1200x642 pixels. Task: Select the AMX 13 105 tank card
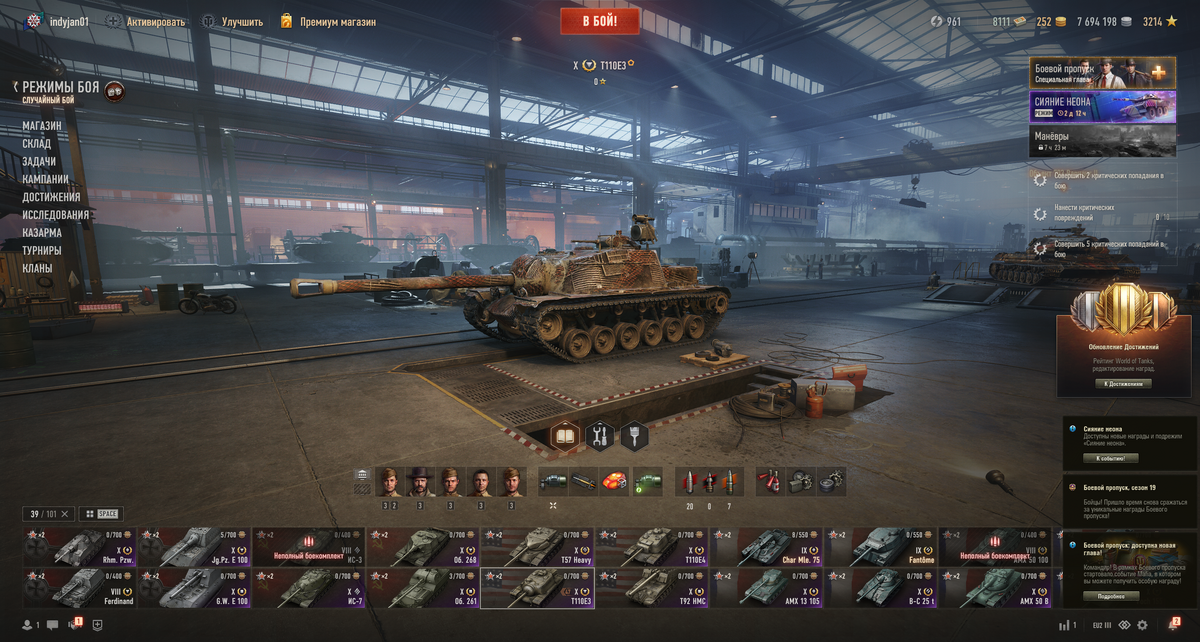[767, 588]
